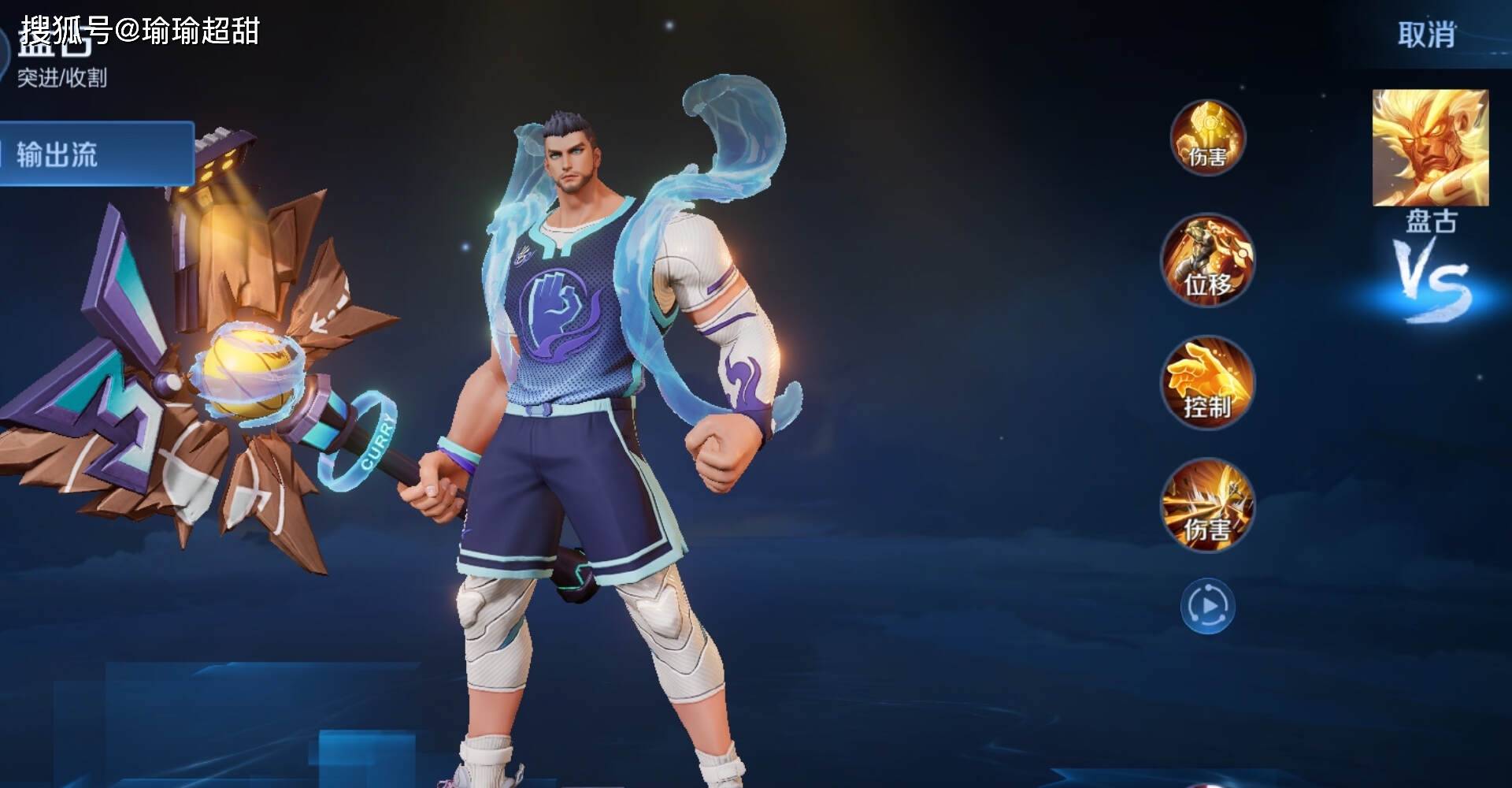
Task: Tap the 控制 golden hand skill icon
Action: point(1207,384)
